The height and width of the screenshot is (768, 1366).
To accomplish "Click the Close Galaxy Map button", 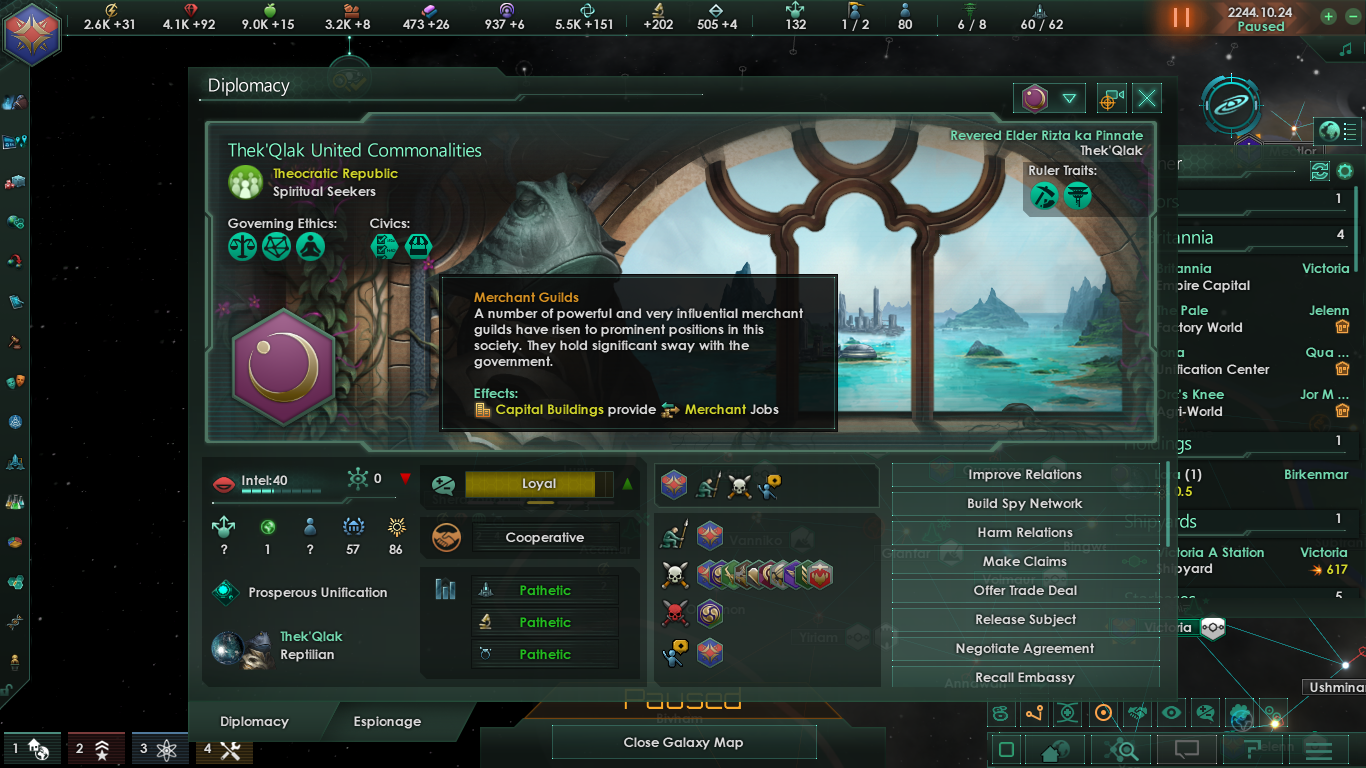I will tap(684, 742).
